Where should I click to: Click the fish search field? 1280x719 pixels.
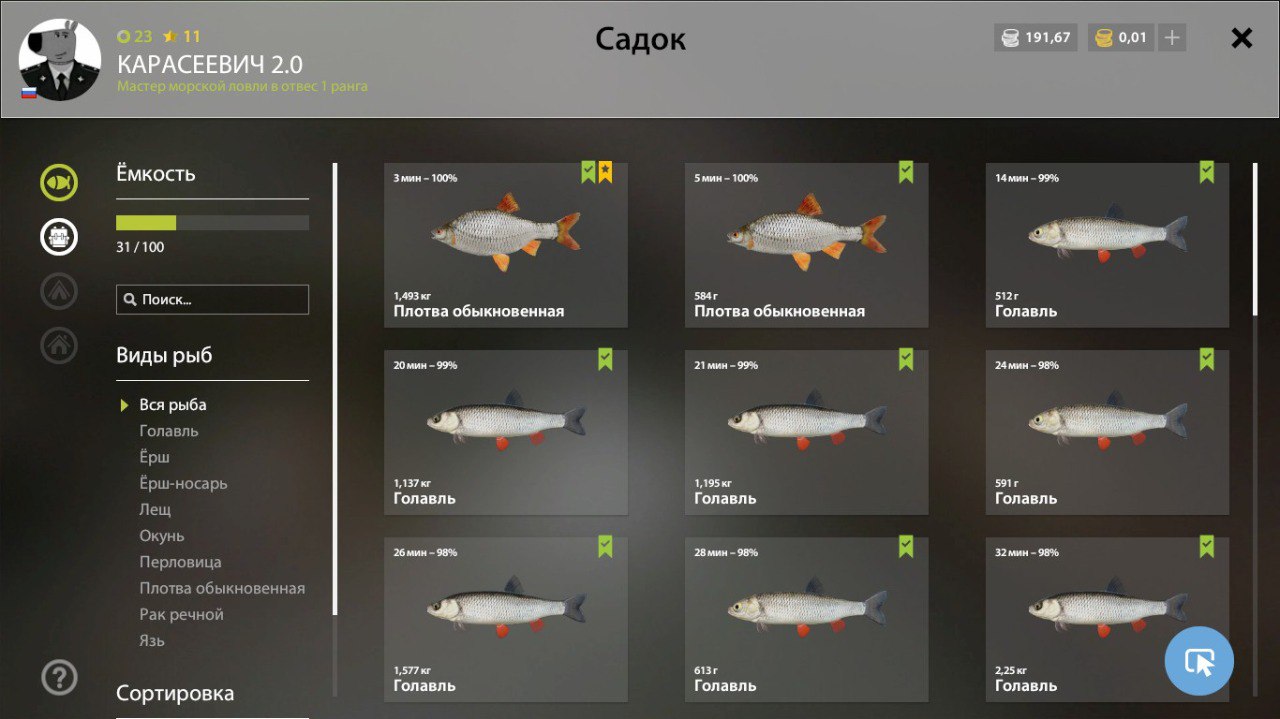tap(212, 299)
